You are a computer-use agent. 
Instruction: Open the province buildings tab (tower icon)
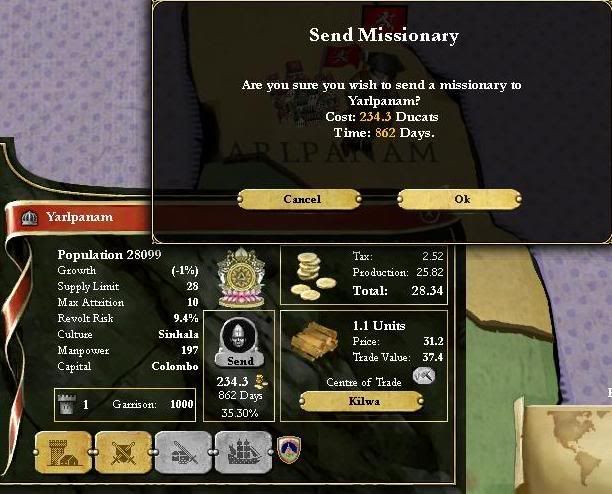[62, 452]
